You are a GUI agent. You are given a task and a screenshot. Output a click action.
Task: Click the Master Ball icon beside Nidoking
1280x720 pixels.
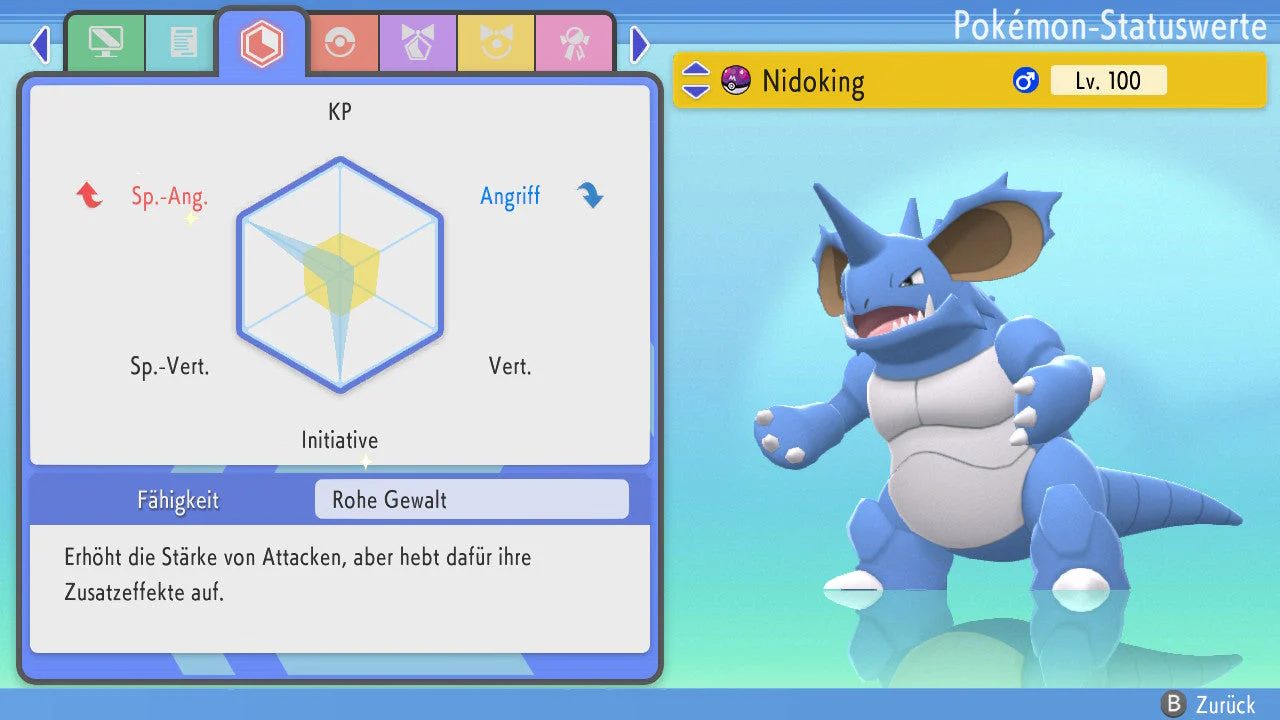click(x=735, y=80)
